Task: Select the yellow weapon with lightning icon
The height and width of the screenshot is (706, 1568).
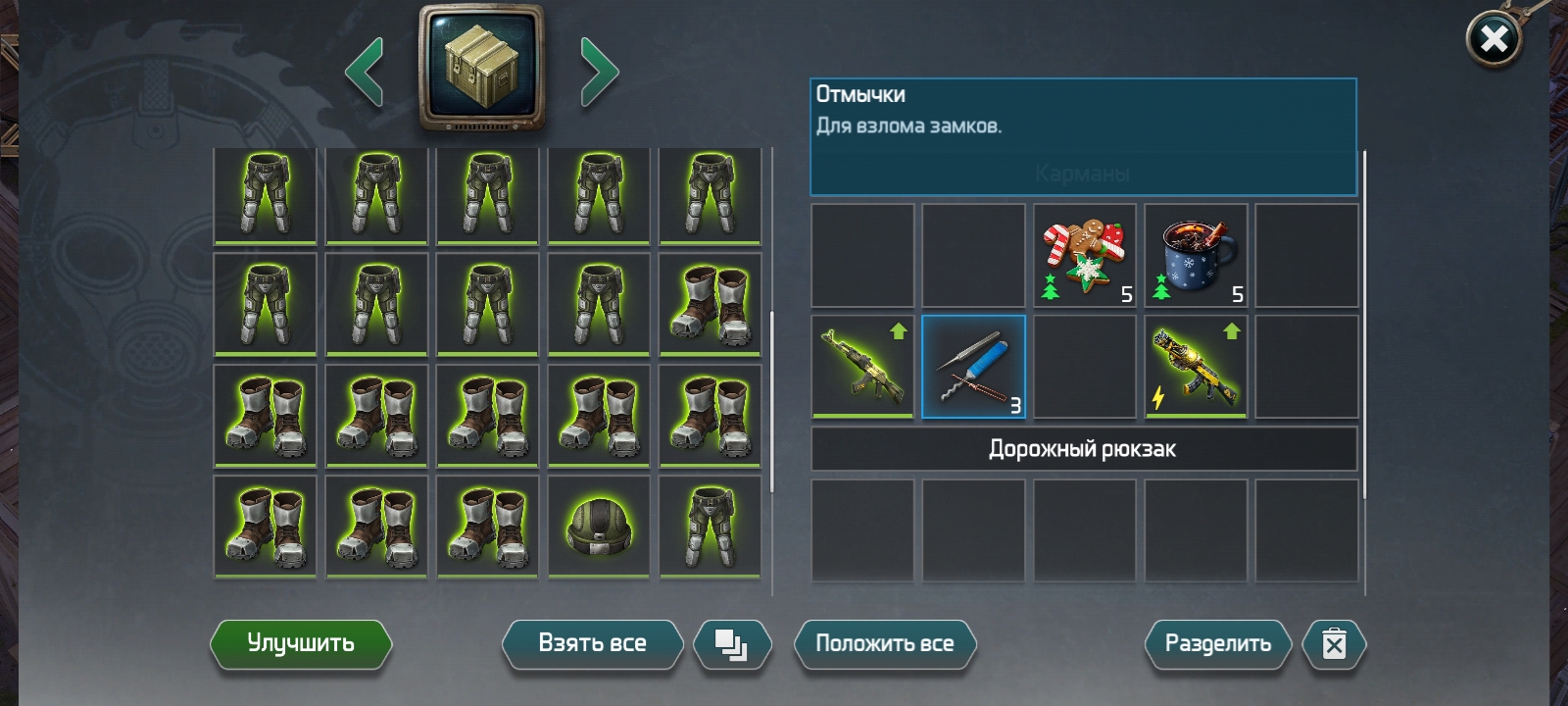Action: 1196,367
